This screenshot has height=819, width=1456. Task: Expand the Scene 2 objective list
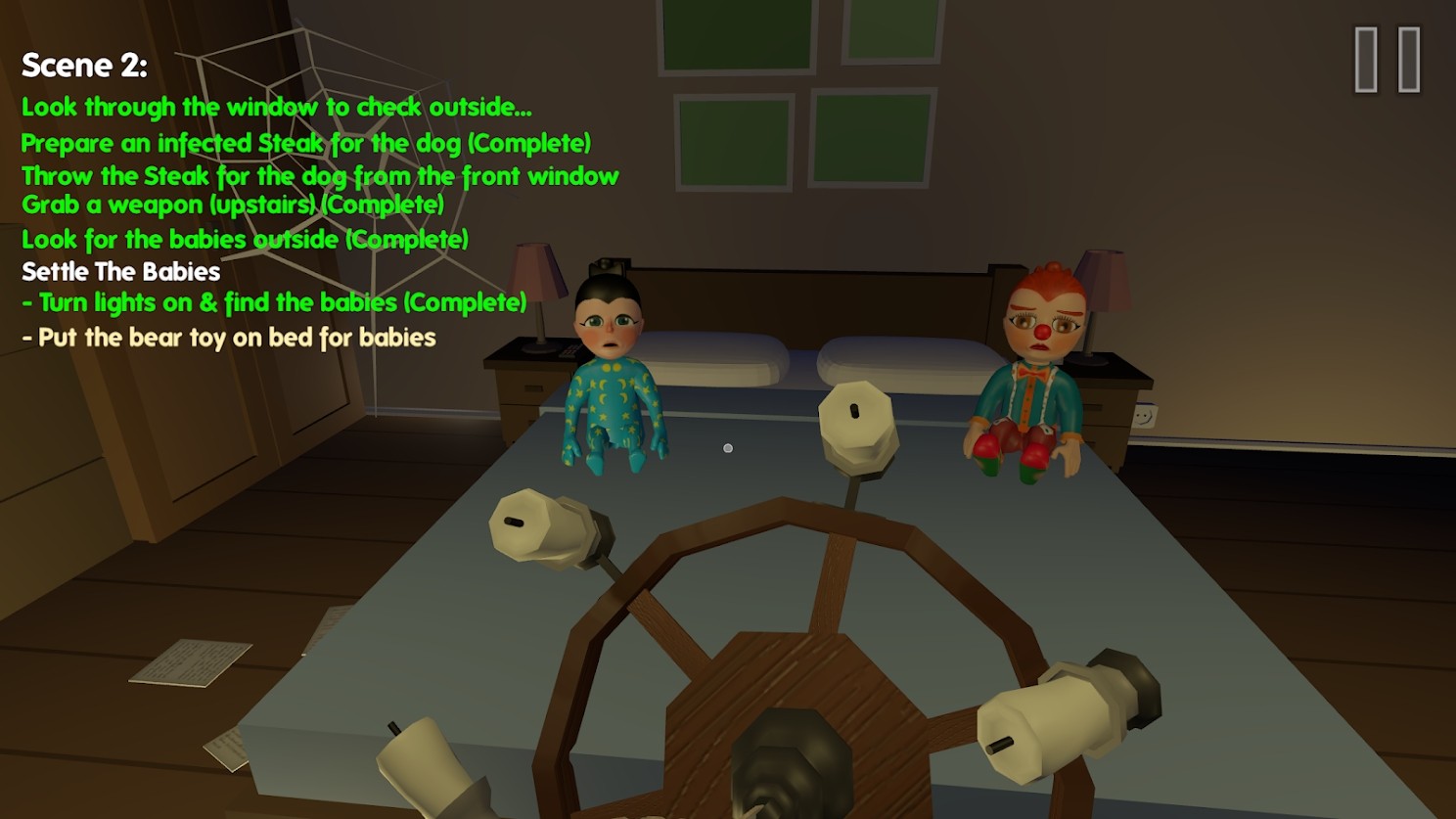(85, 65)
